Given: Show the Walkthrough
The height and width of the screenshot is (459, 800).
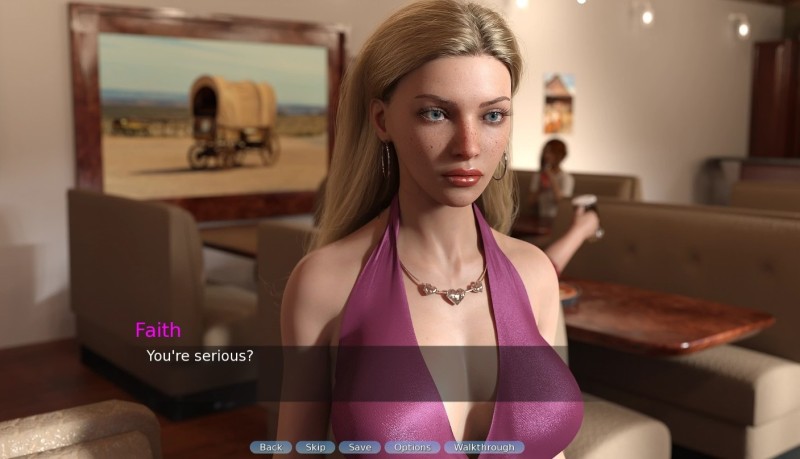Looking at the screenshot, I should 484,447.
